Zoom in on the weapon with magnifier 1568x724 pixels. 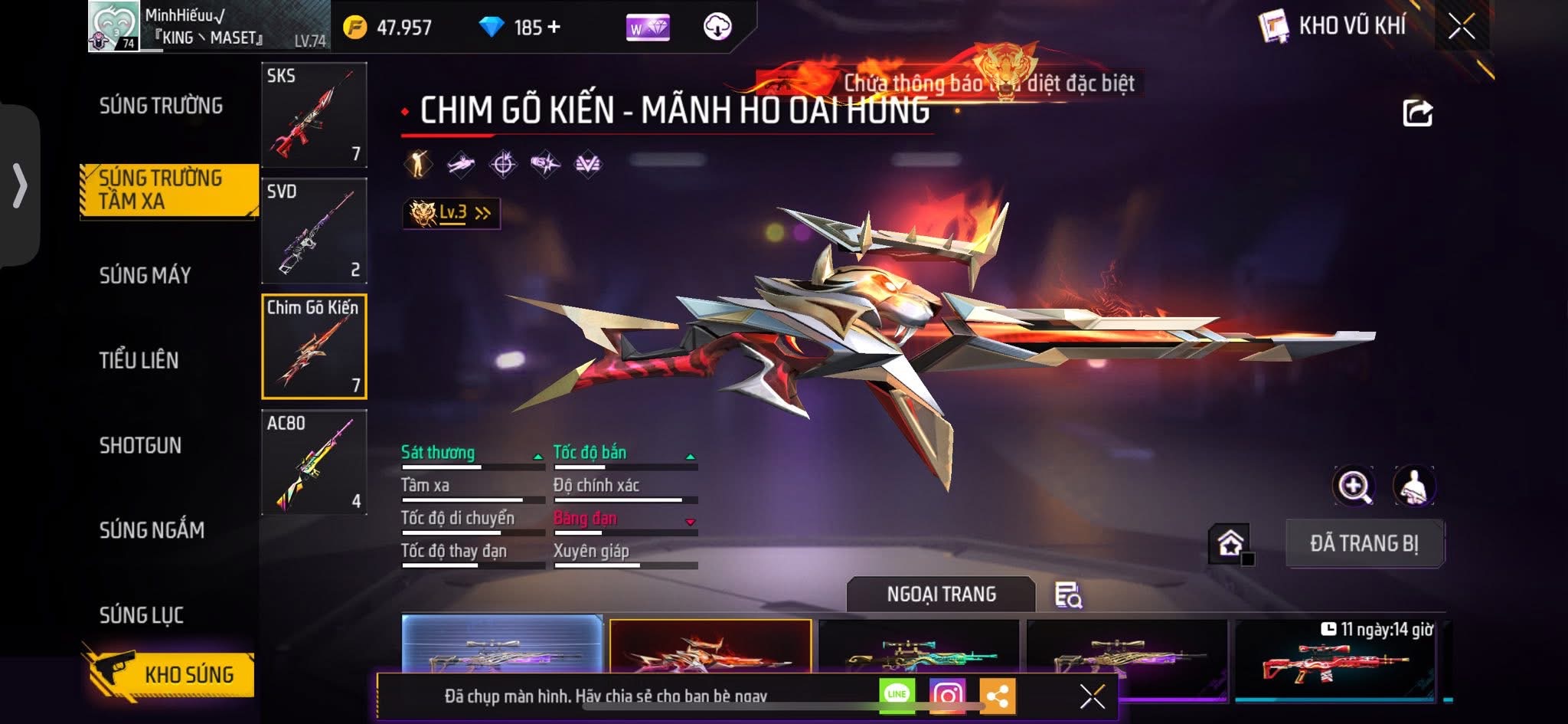(x=1354, y=486)
